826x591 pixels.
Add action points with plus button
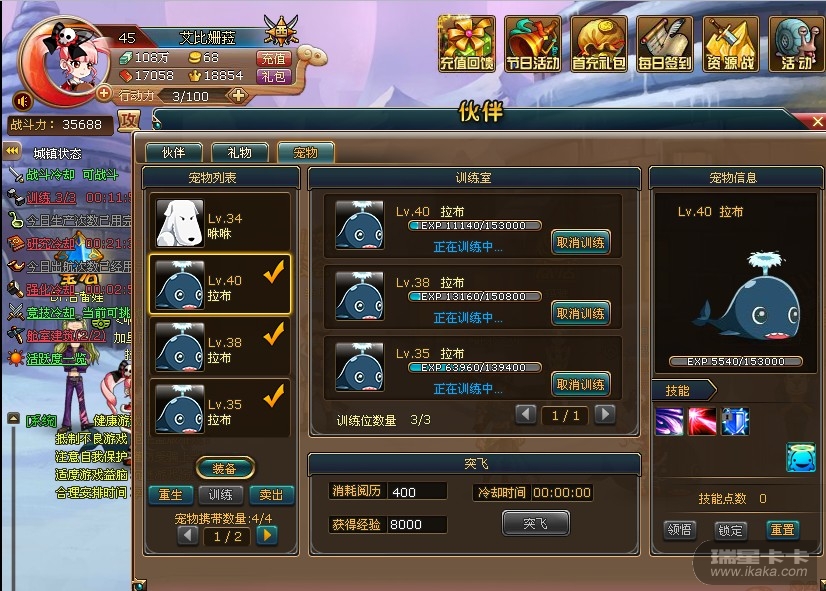tap(238, 96)
